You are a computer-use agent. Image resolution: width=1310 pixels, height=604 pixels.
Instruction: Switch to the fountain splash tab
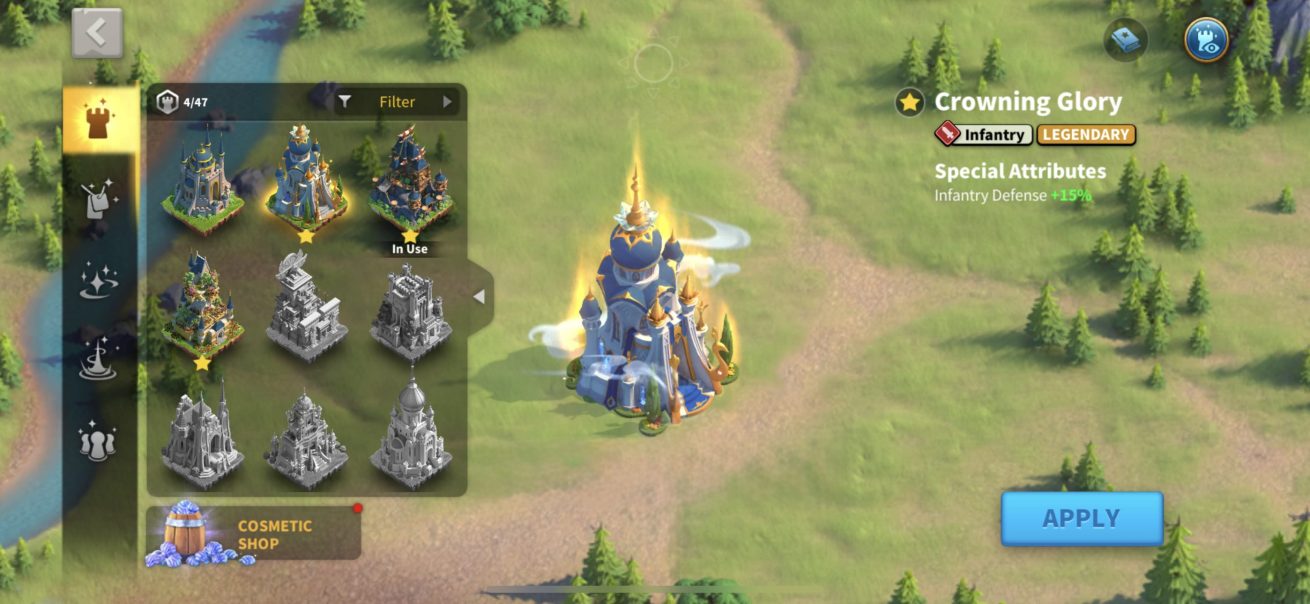point(99,360)
